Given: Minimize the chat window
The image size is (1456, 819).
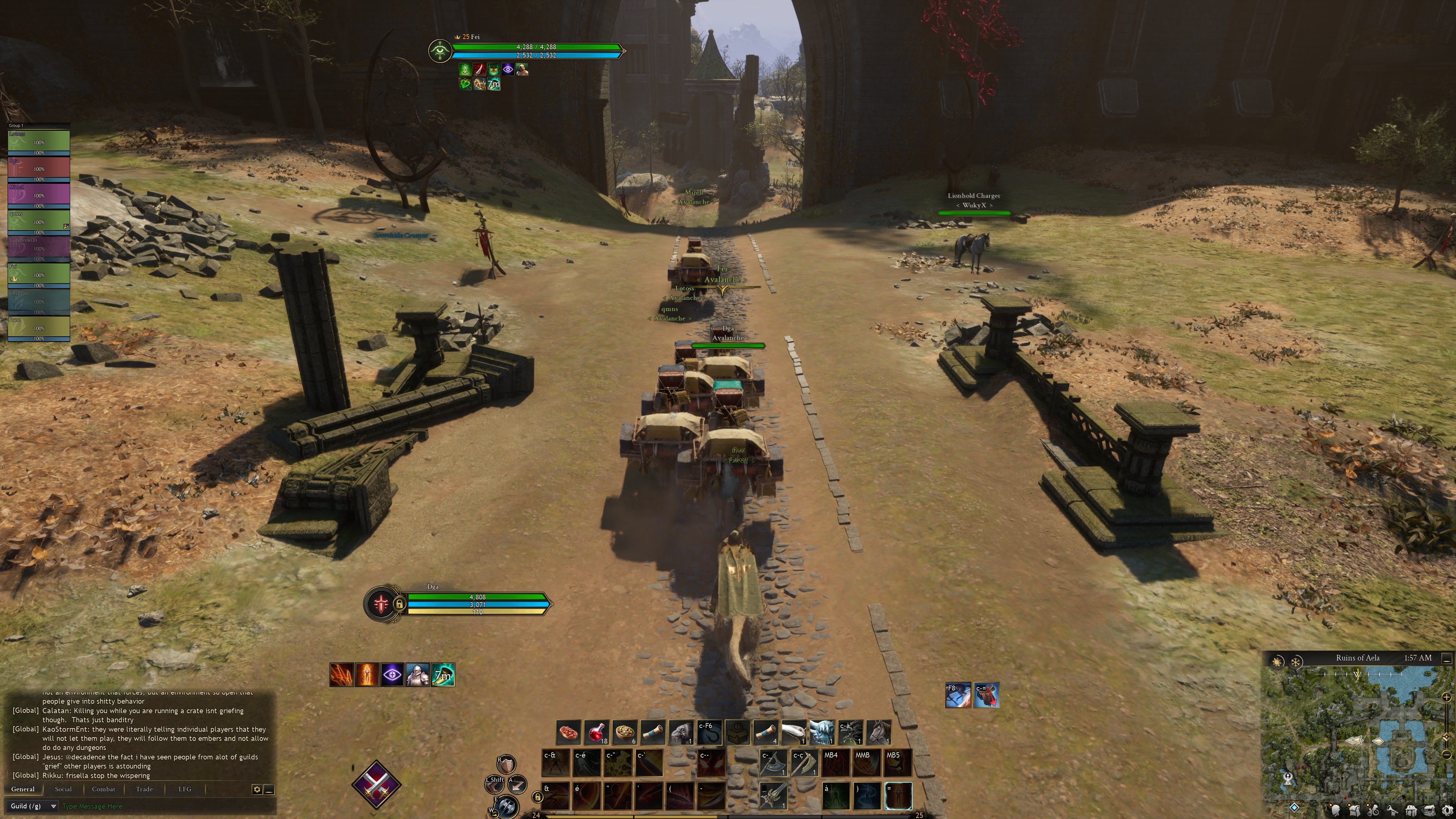Looking at the screenshot, I should point(269,789).
